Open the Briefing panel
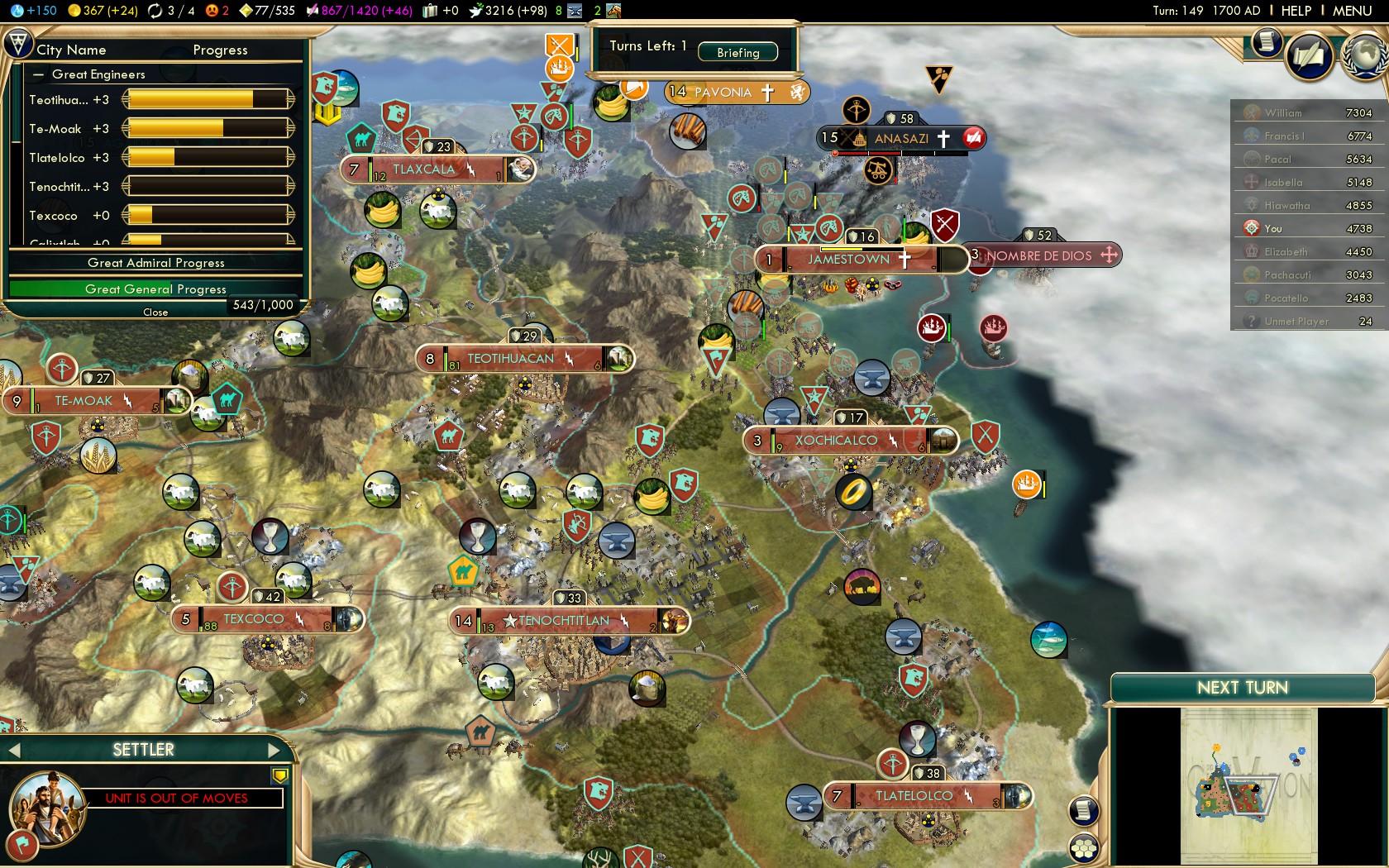1389x868 pixels. [737, 52]
